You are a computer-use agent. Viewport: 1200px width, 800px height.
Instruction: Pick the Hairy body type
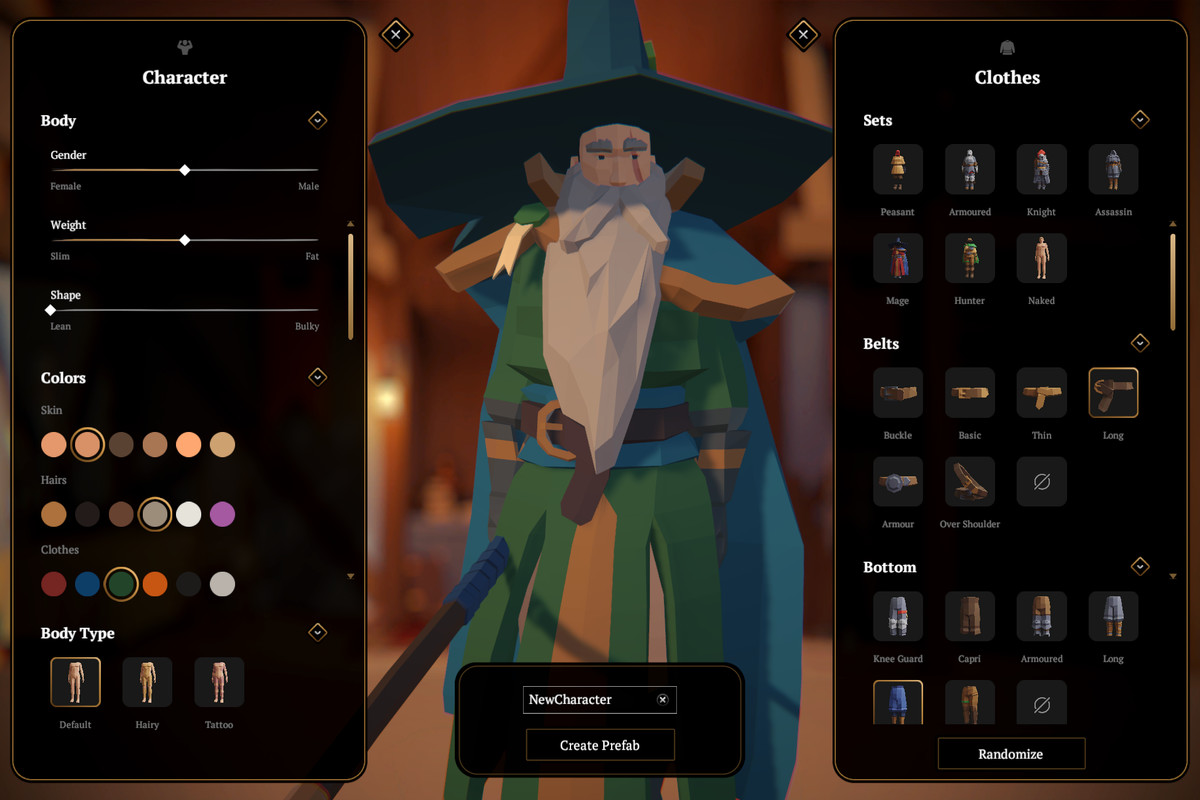147,682
